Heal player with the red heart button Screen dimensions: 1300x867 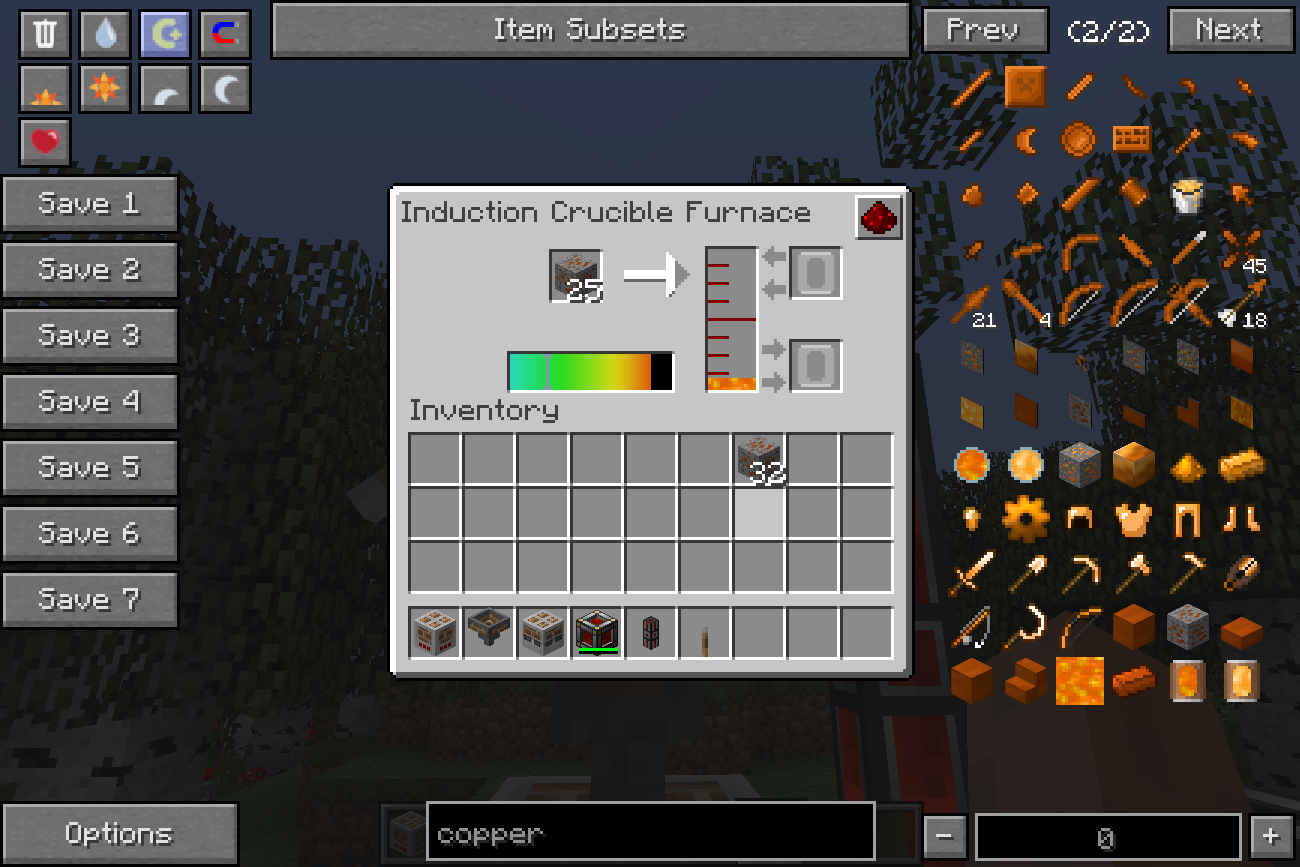(x=45, y=142)
